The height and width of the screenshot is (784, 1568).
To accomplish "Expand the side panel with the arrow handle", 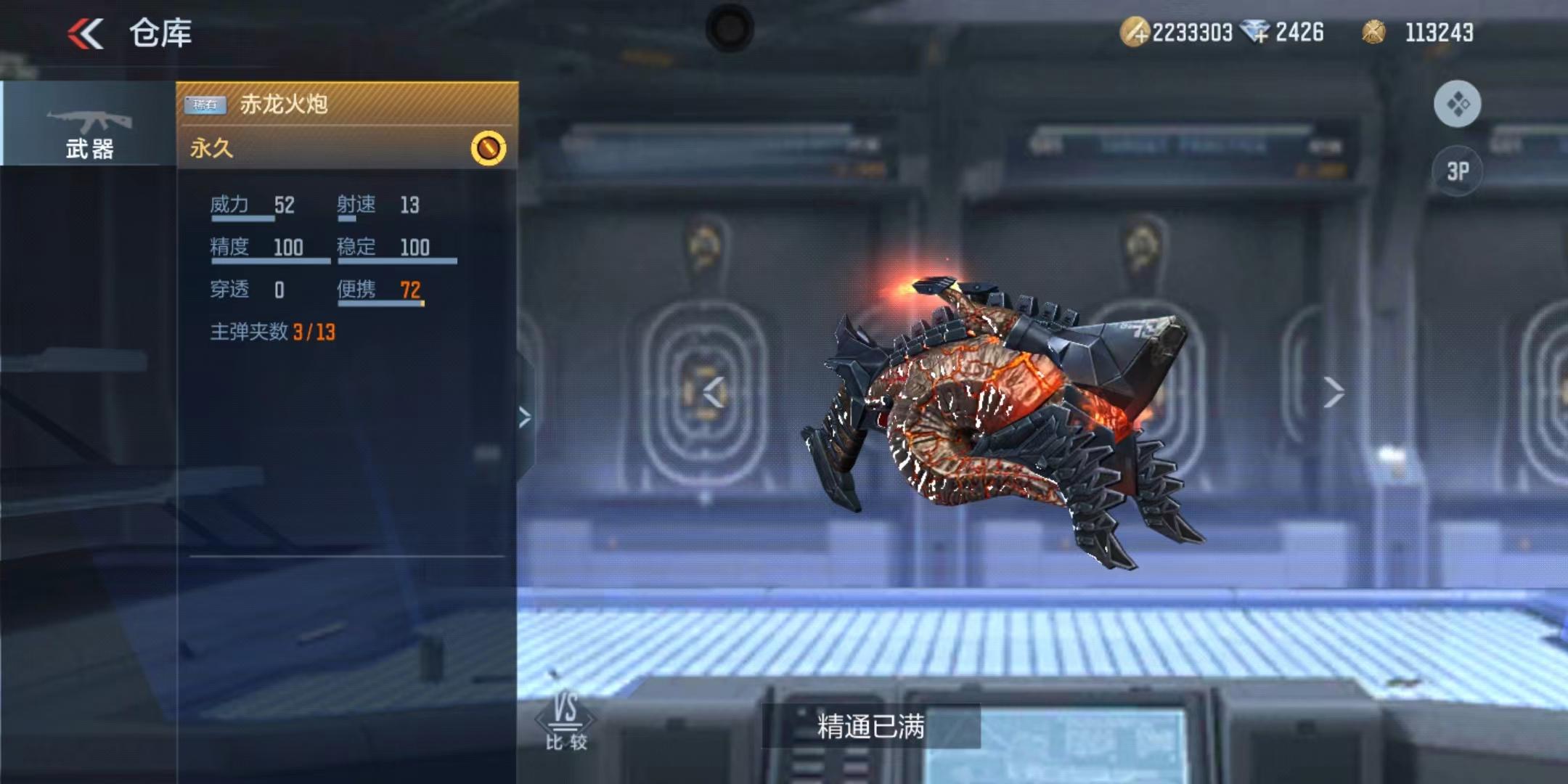I will point(525,417).
